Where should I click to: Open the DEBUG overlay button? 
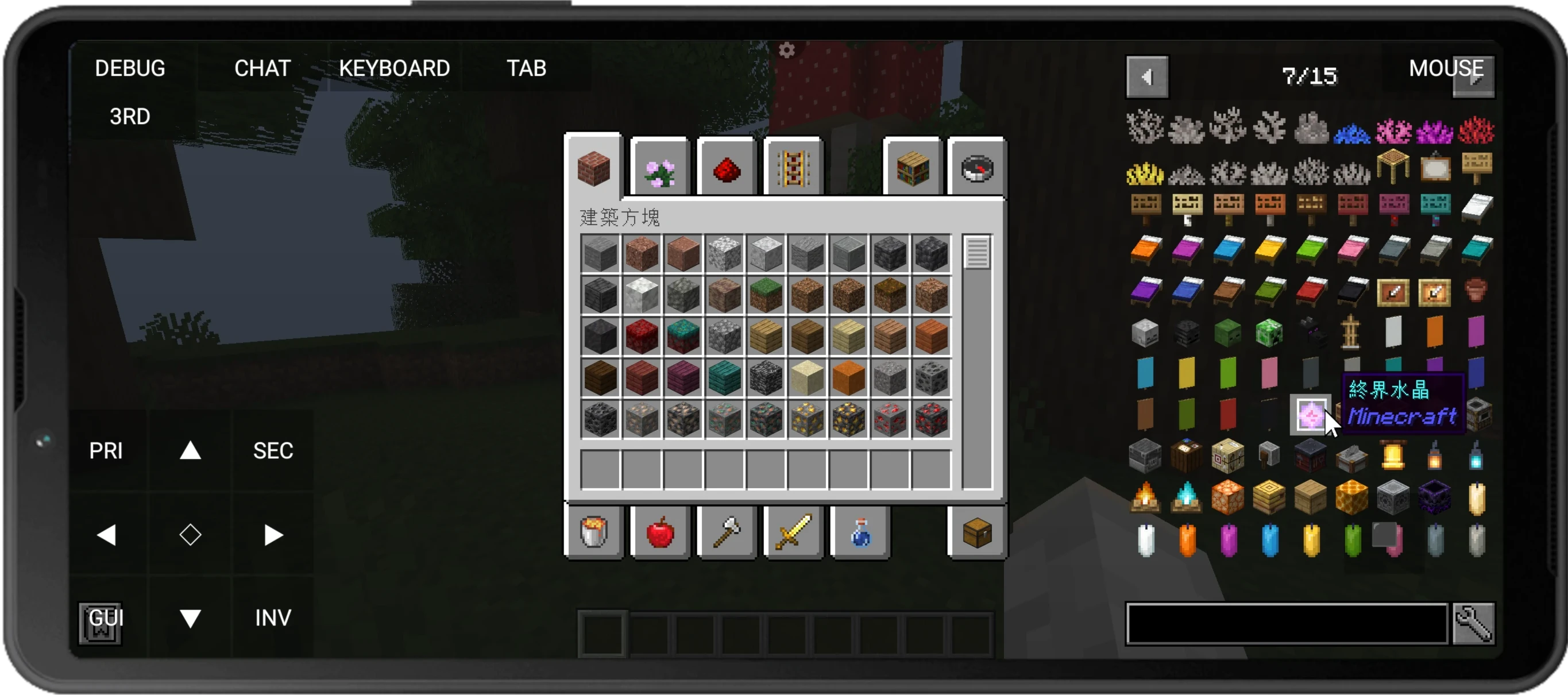click(130, 68)
